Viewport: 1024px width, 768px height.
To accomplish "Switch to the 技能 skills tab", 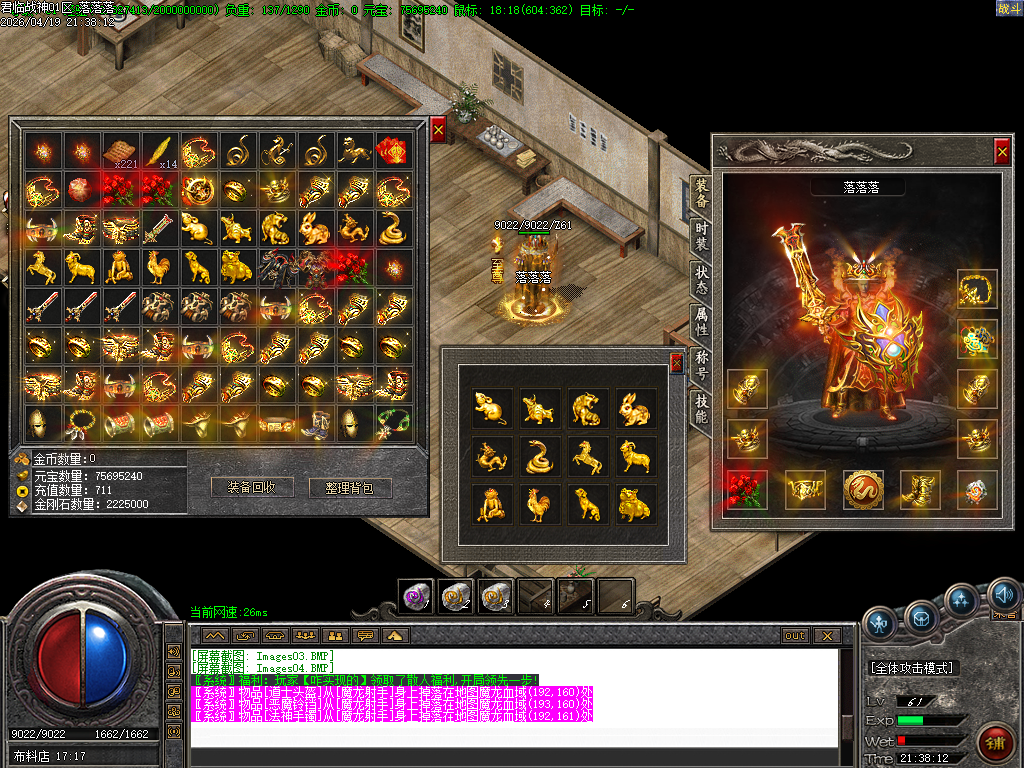I will (701, 407).
